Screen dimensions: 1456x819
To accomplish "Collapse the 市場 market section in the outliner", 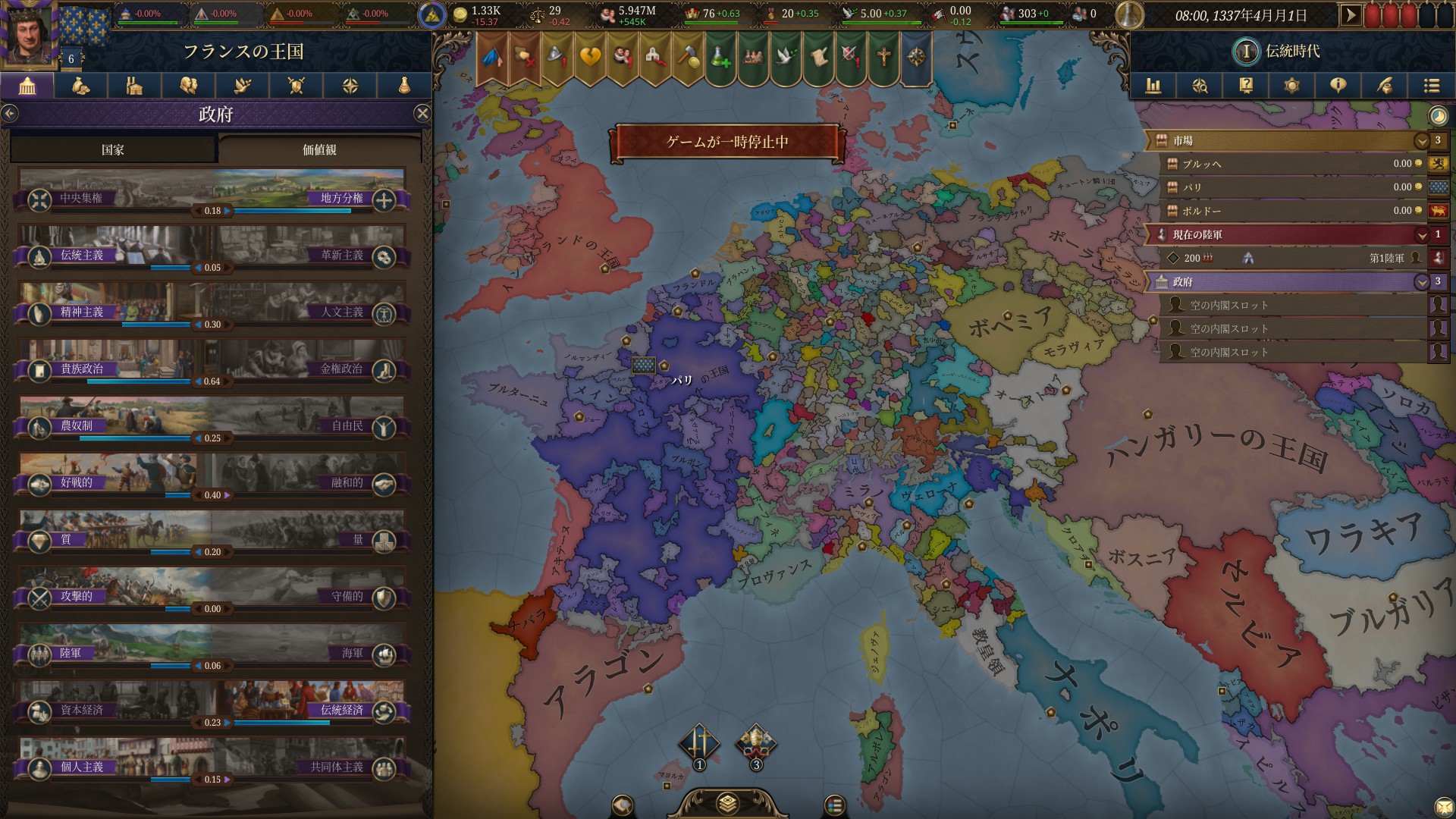I will tap(1423, 140).
